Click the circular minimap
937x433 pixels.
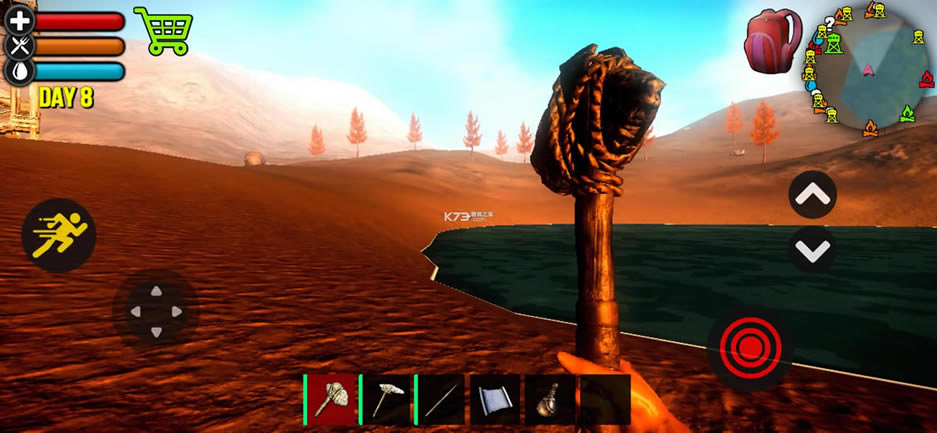(x=866, y=68)
